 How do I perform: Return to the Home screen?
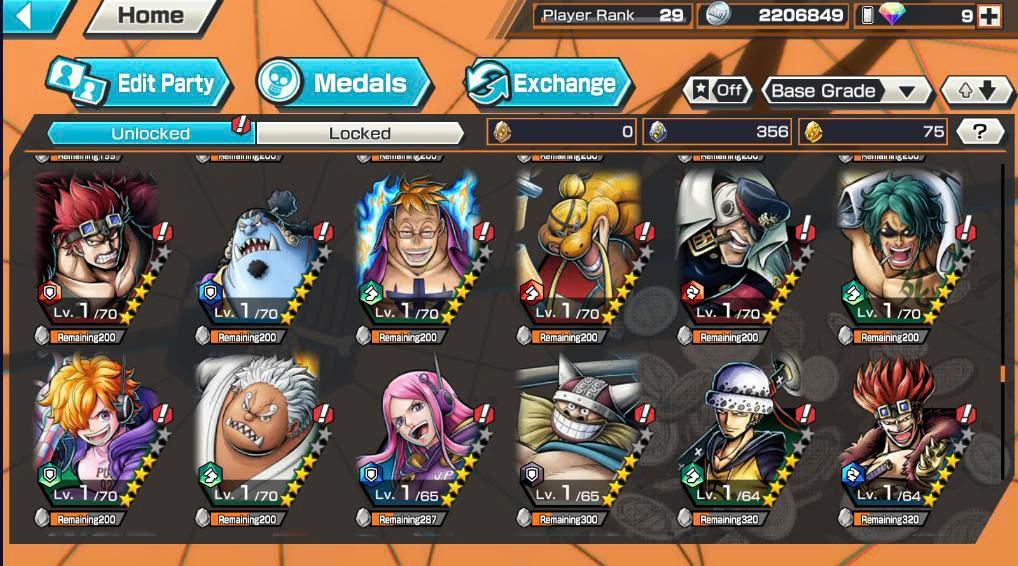[x=151, y=16]
